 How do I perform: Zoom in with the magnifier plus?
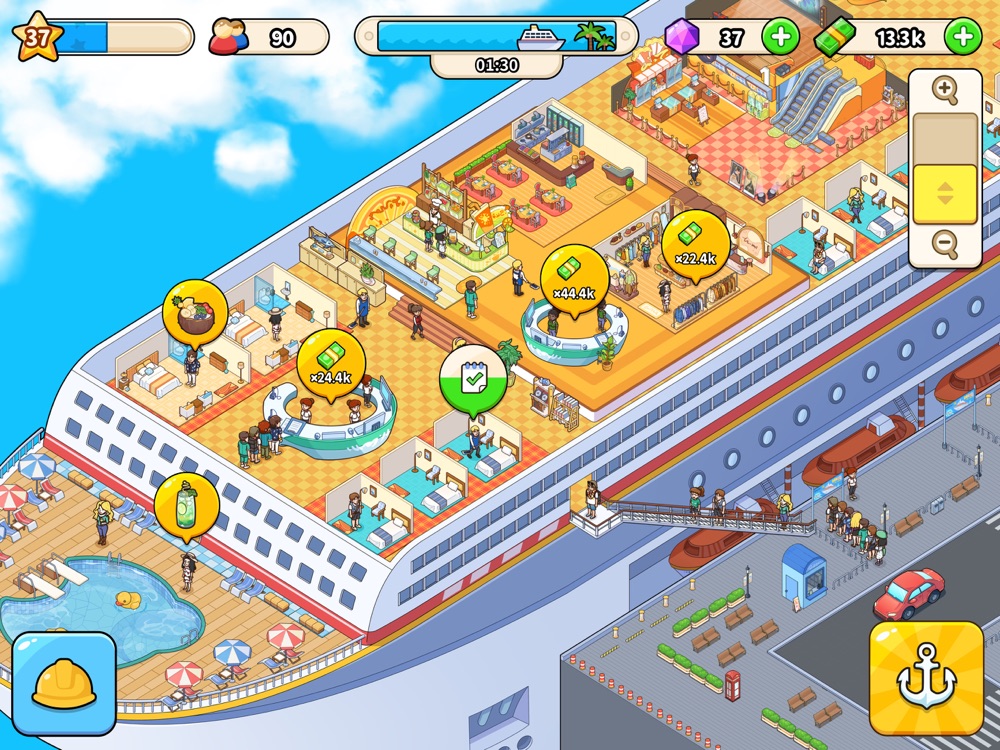point(945,90)
